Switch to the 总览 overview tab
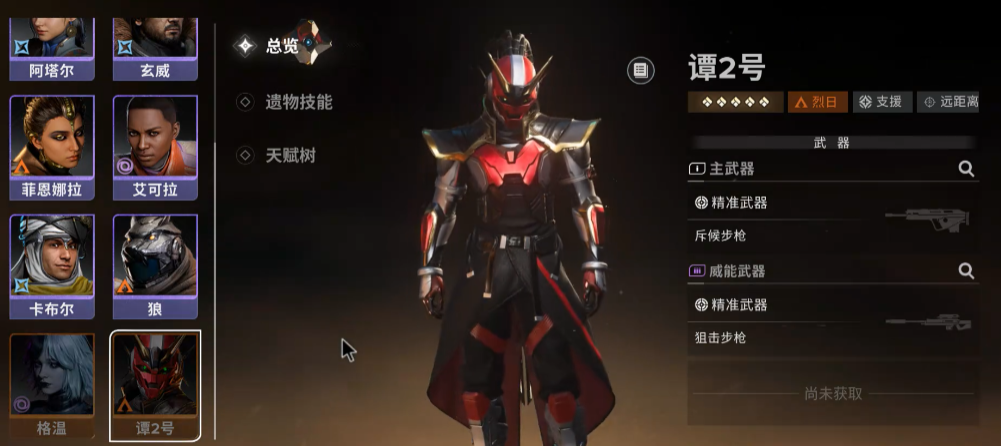Viewport: 1001px width, 446px height. pos(280,45)
